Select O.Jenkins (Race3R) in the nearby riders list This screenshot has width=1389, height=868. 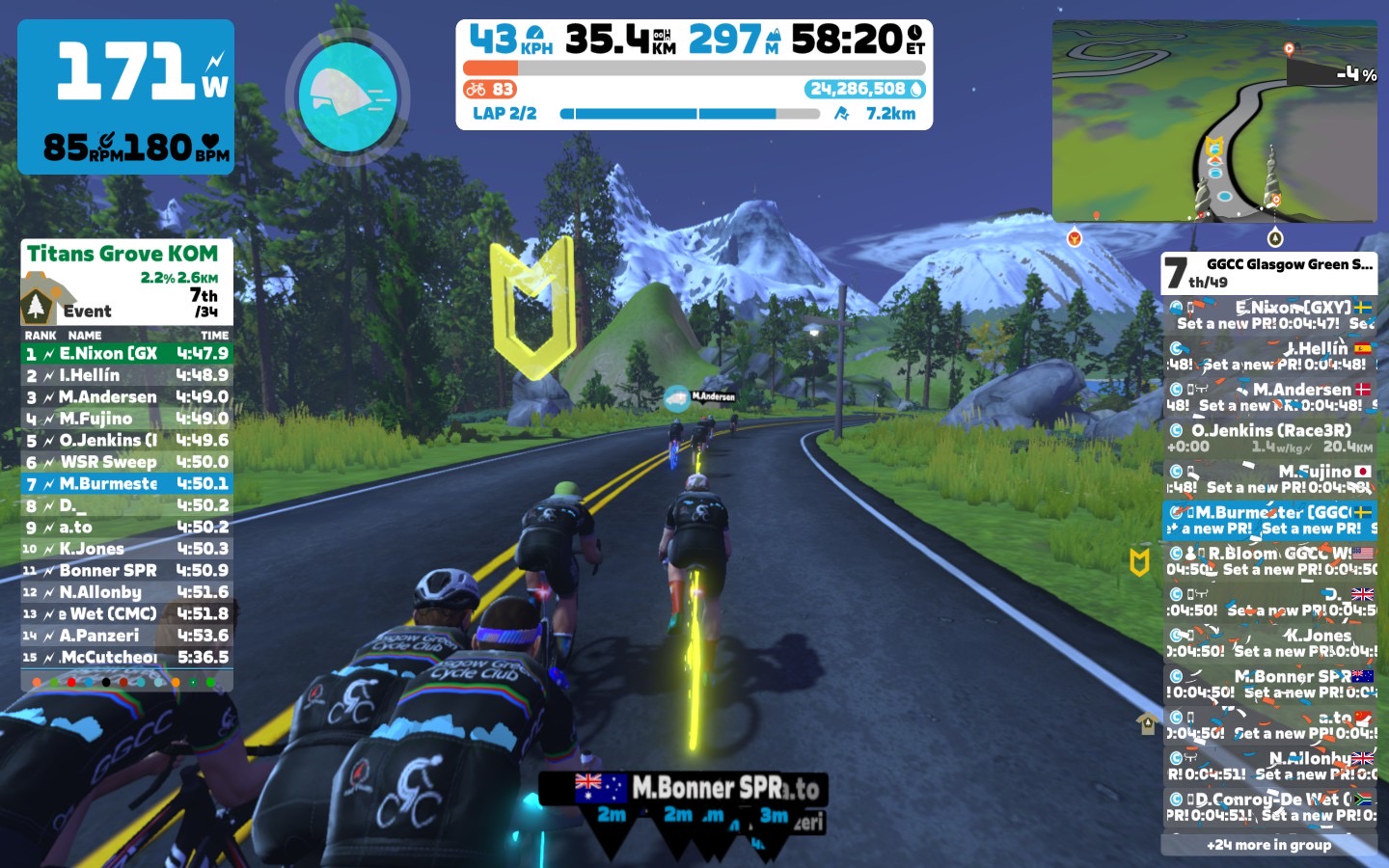(1269, 438)
